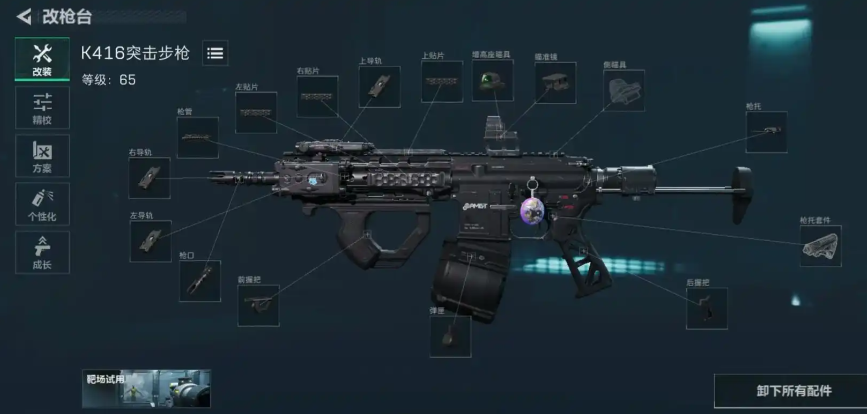The image size is (867, 414).
Task: Select the 左导轨 left rail slot
Action: (150, 241)
